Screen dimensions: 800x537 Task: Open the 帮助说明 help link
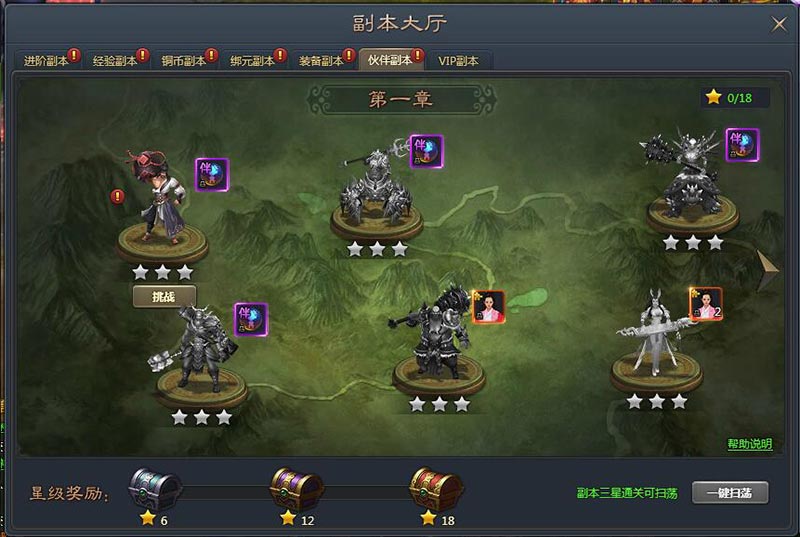point(749,444)
